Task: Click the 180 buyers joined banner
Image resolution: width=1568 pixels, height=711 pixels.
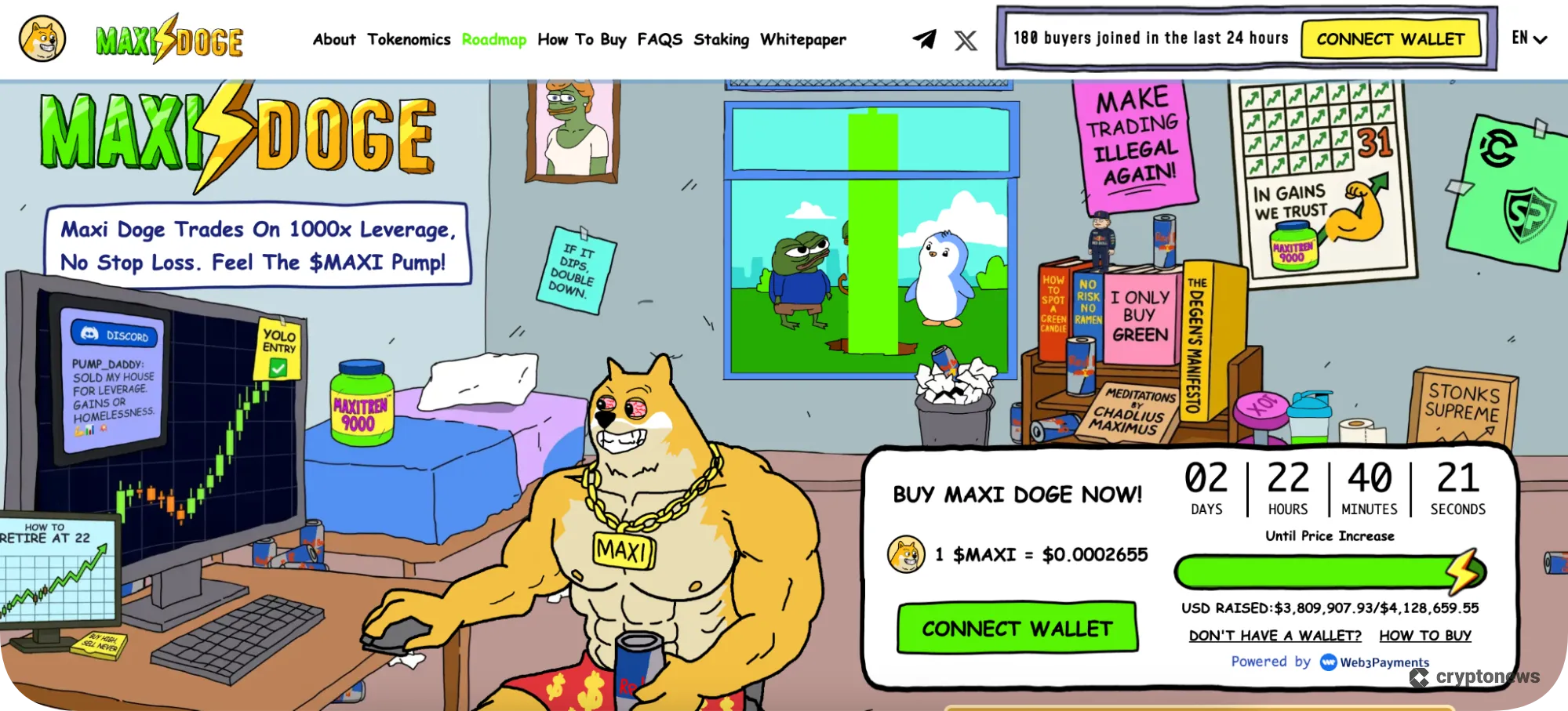Action: click(1151, 37)
